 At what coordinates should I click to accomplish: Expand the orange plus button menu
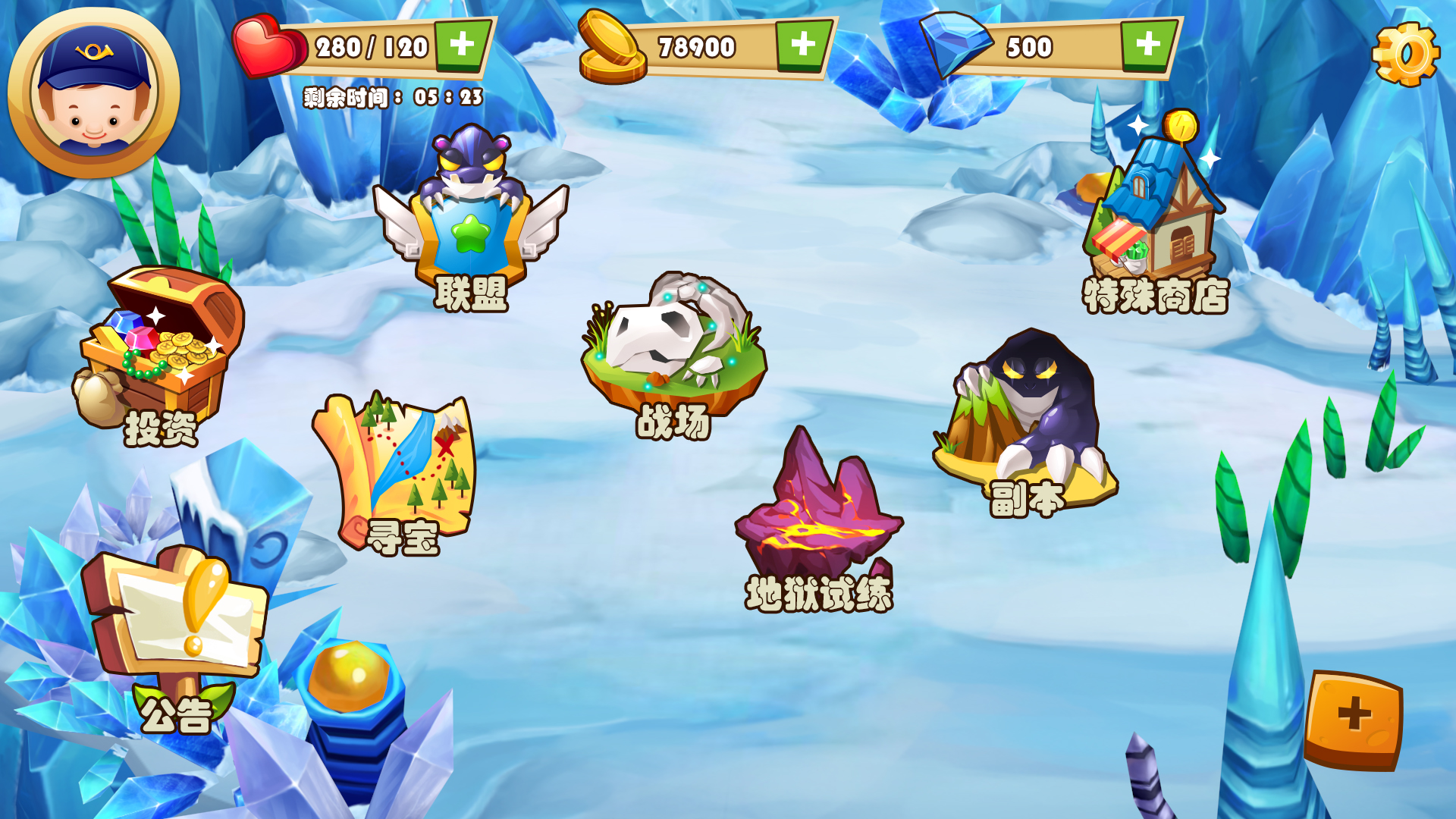(1354, 718)
